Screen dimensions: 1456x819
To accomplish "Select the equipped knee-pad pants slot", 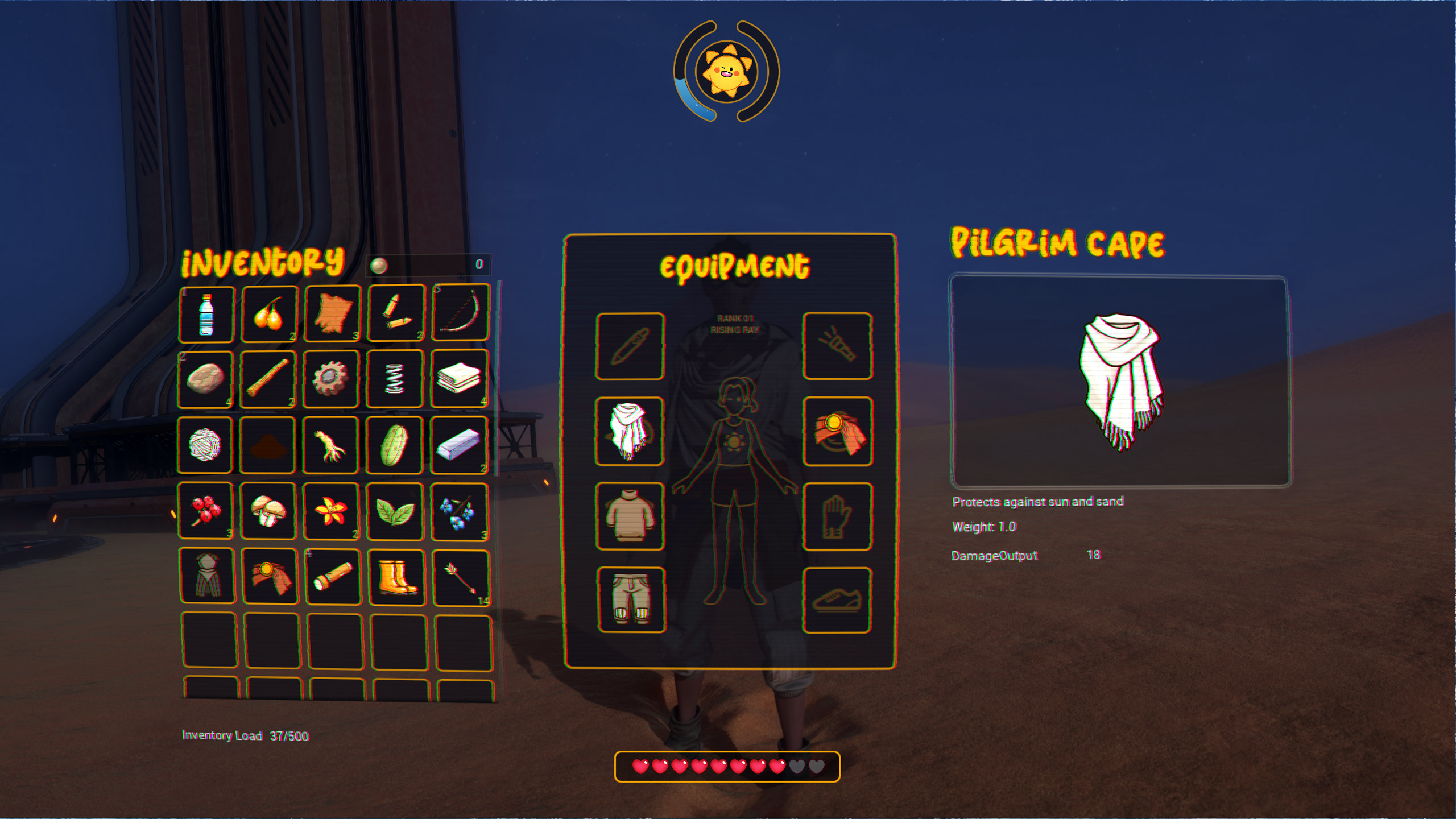I will 631,599.
